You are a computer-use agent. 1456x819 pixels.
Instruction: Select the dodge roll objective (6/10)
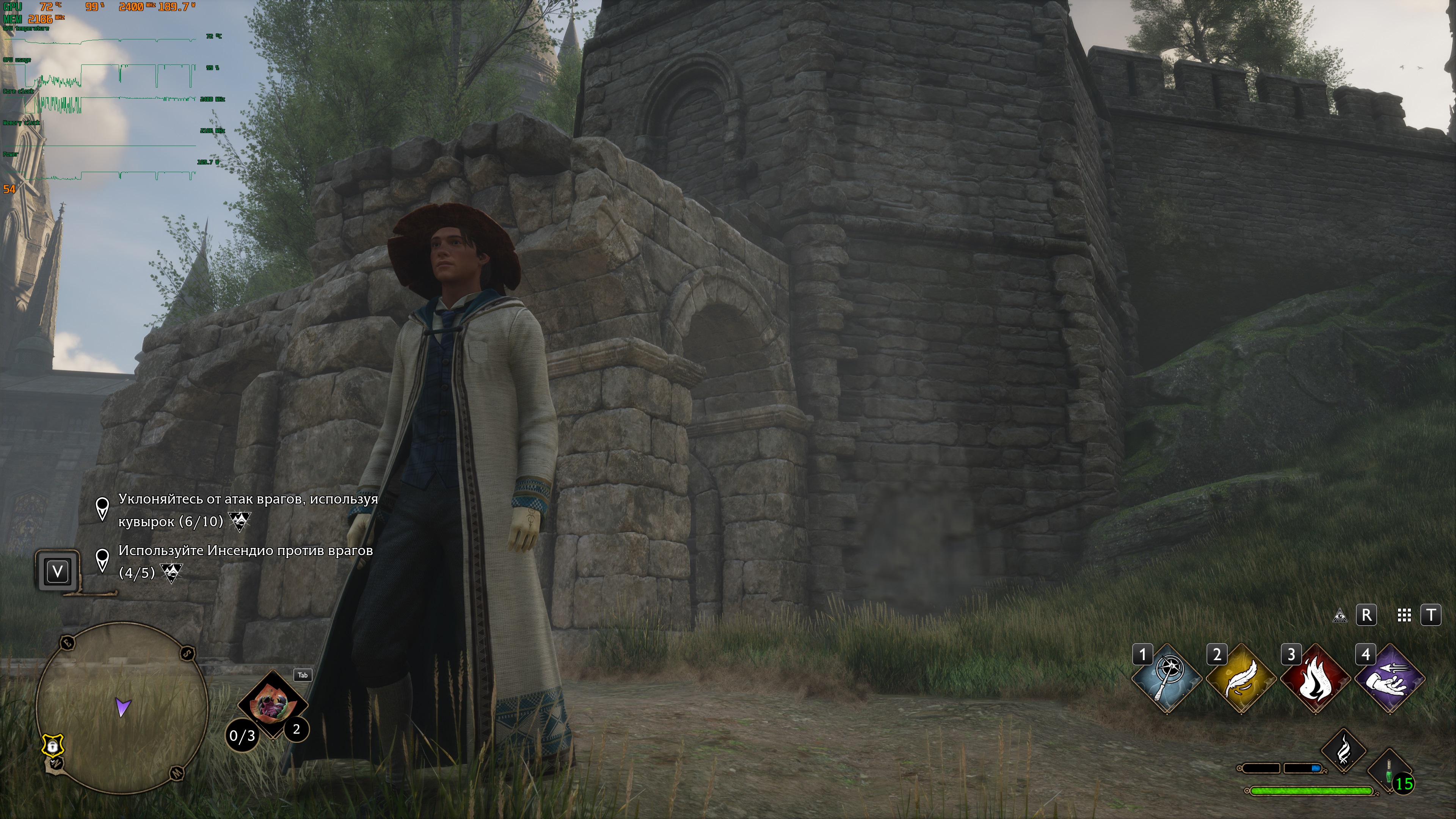(248, 510)
